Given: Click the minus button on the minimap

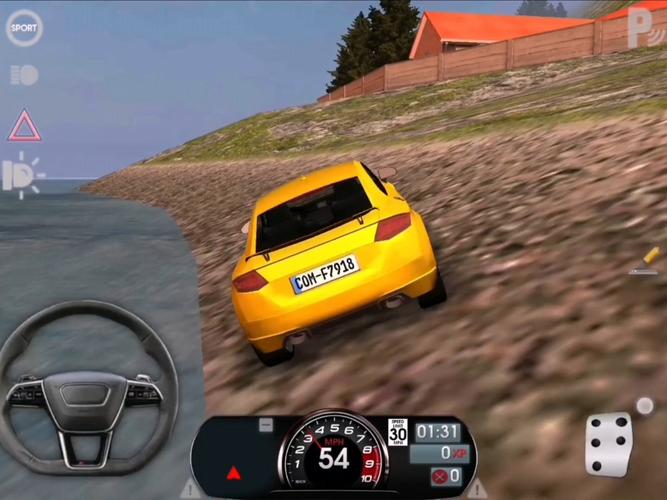Looking at the screenshot, I should pyautogui.click(x=266, y=425).
